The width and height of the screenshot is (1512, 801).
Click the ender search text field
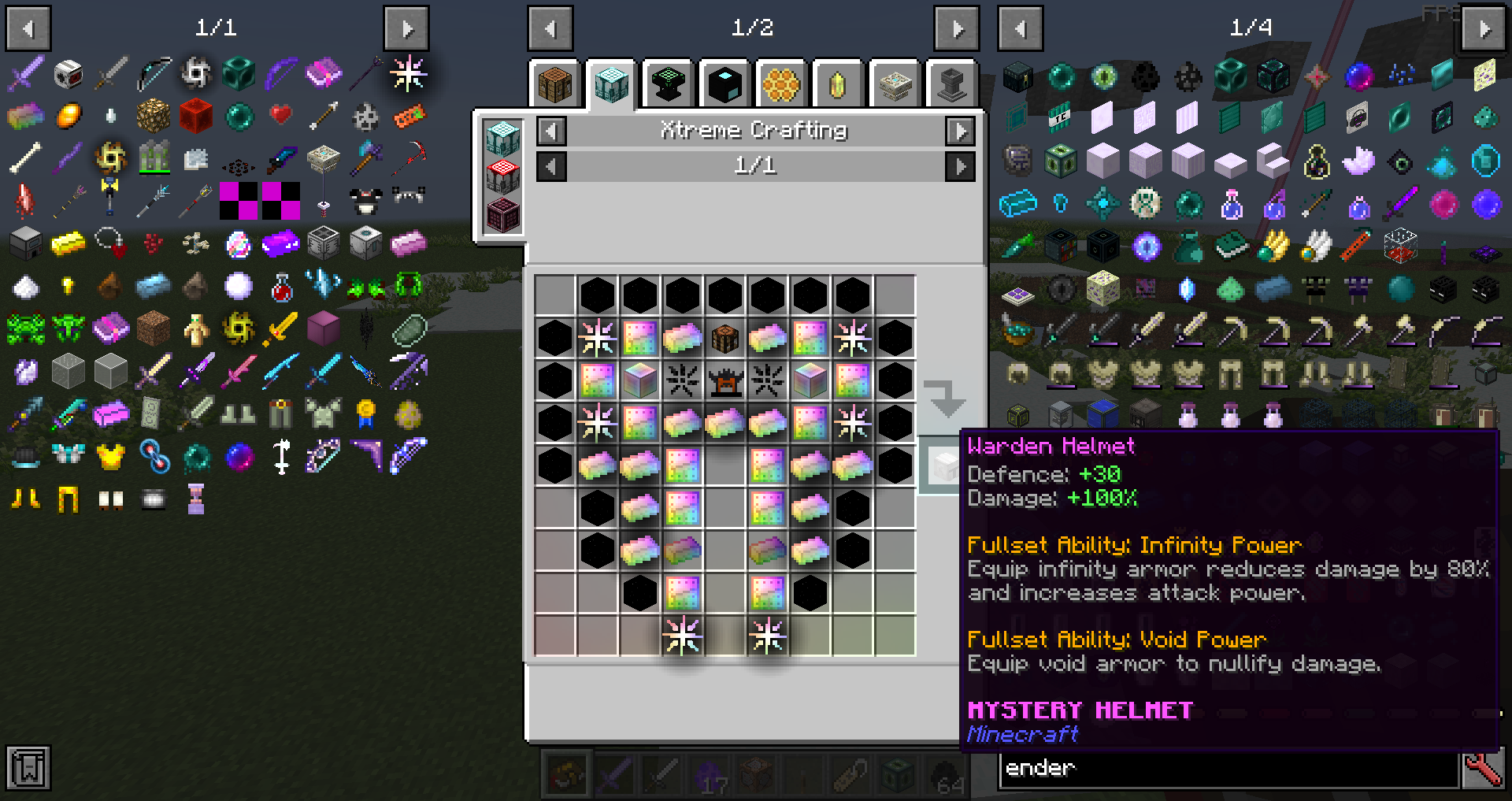pos(1228,768)
